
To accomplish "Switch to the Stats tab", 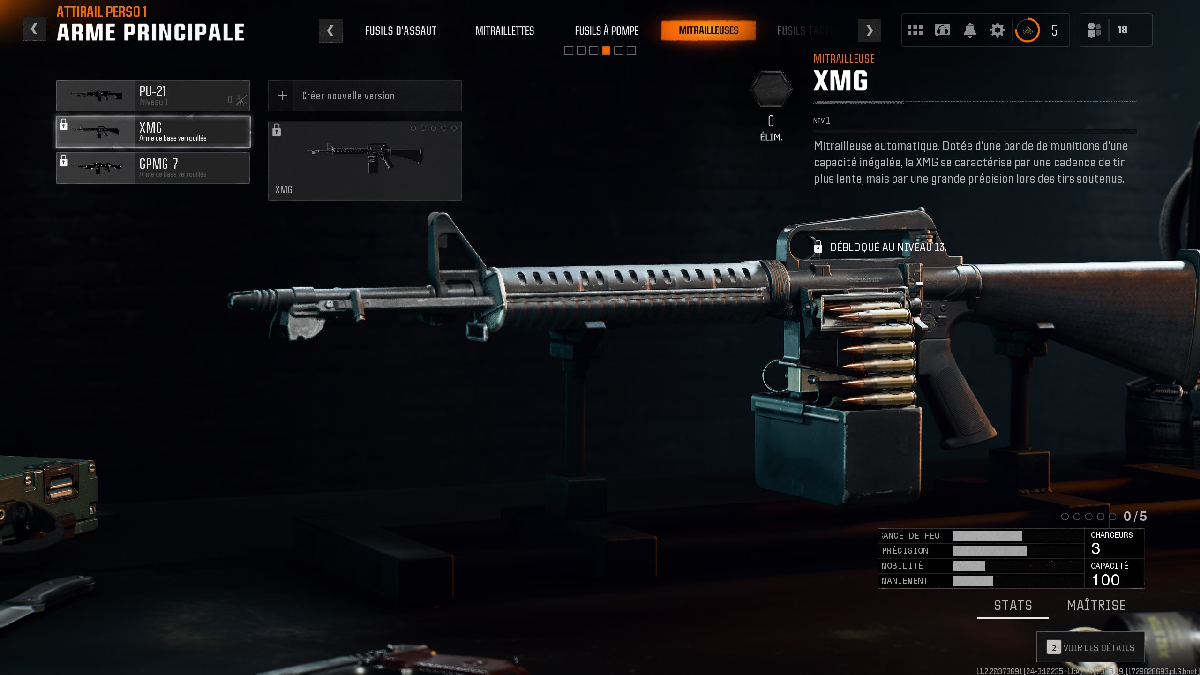I will 1013,605.
